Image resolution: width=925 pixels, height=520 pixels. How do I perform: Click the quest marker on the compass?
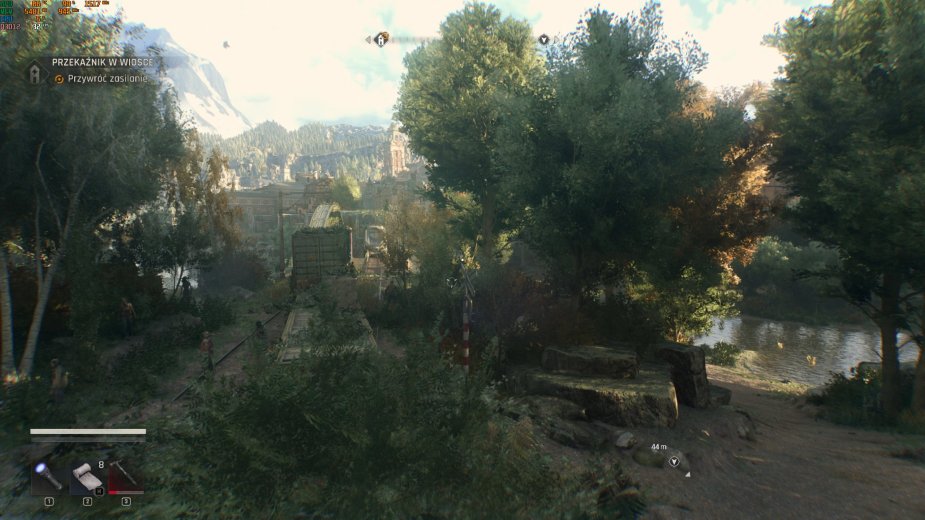[x=381, y=39]
